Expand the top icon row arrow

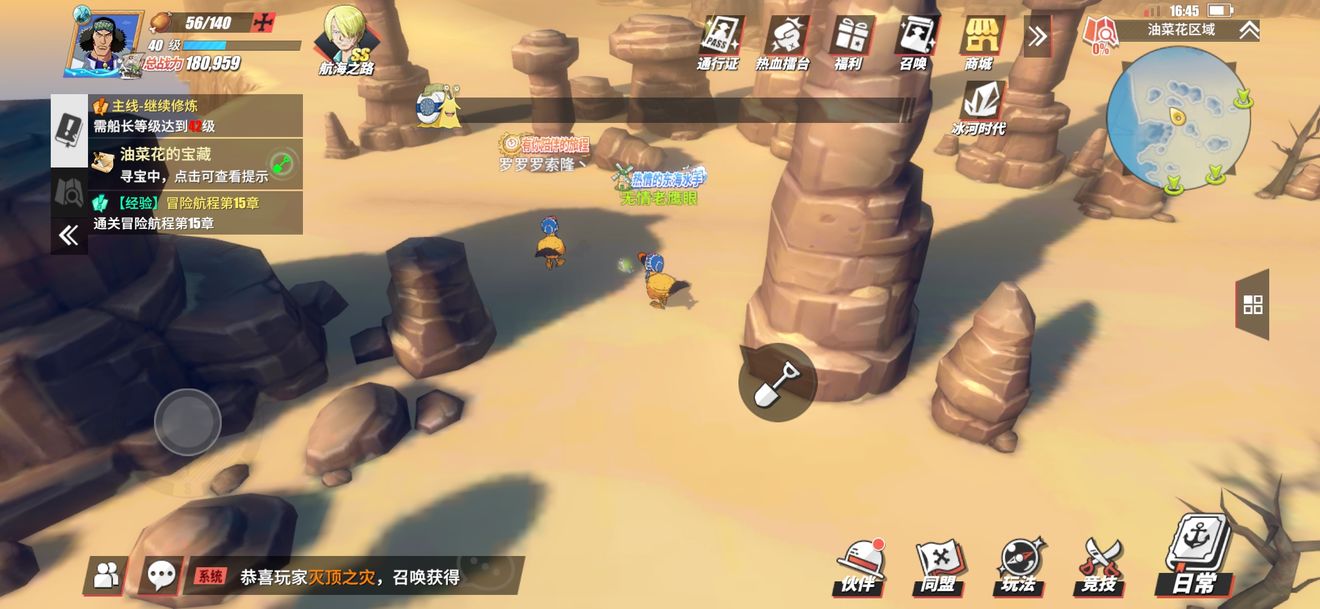tap(1037, 37)
